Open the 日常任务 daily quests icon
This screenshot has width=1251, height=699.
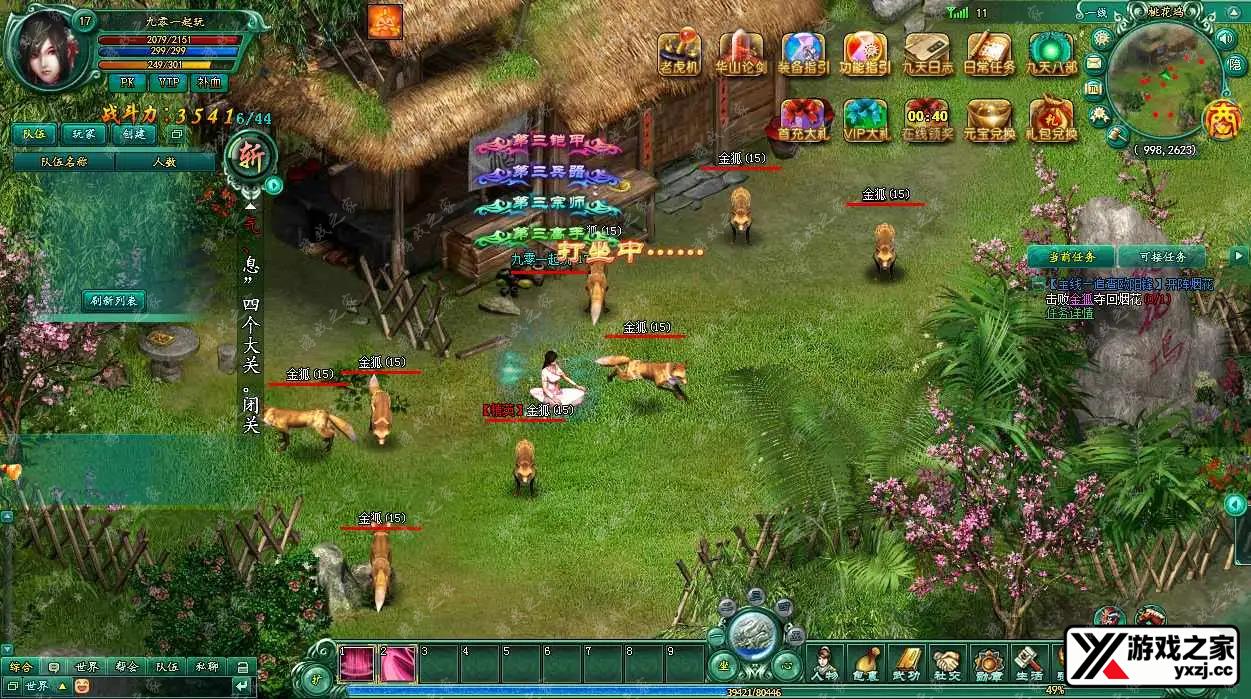pos(989,51)
